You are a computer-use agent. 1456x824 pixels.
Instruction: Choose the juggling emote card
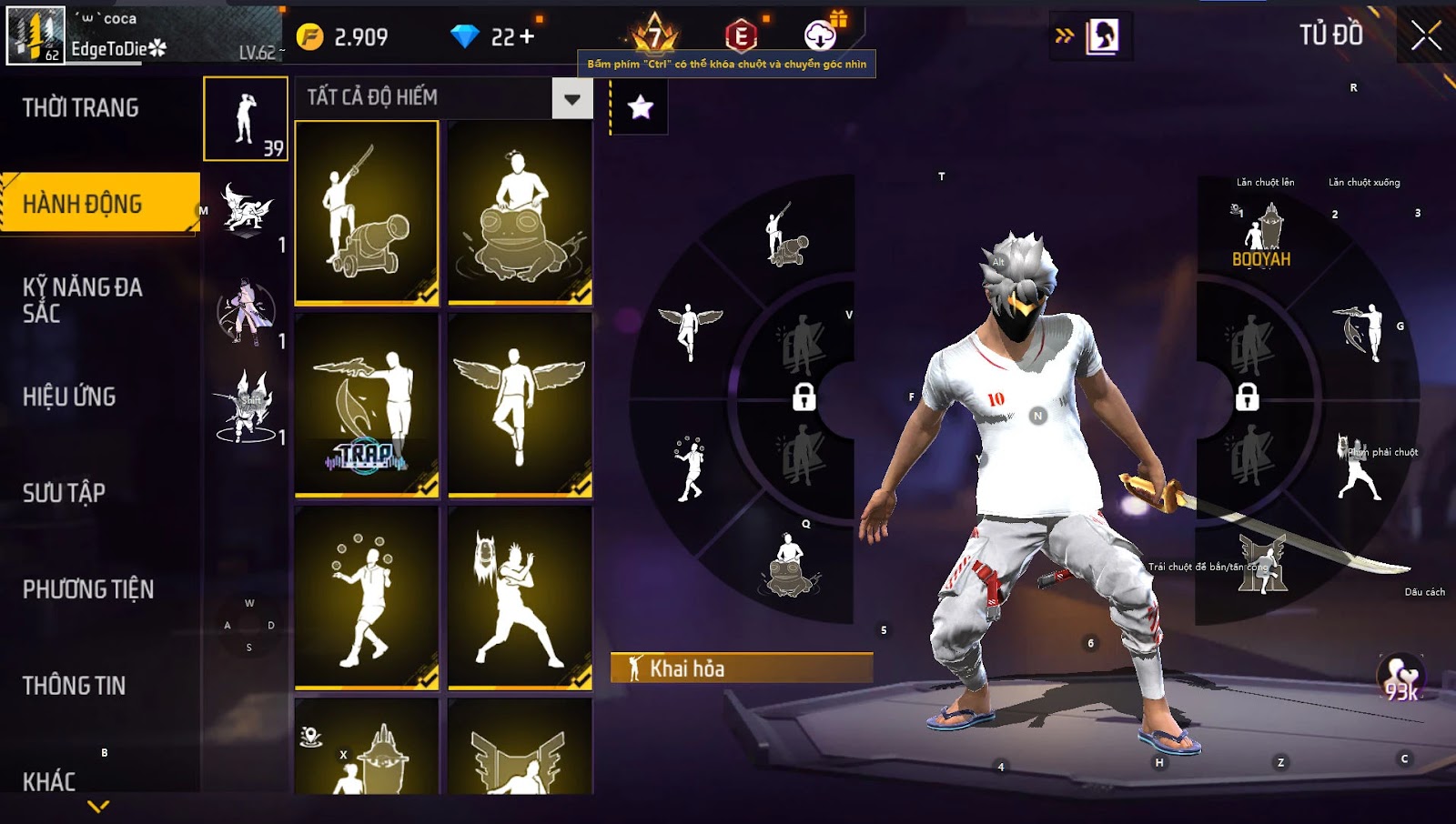pyautogui.click(x=367, y=597)
